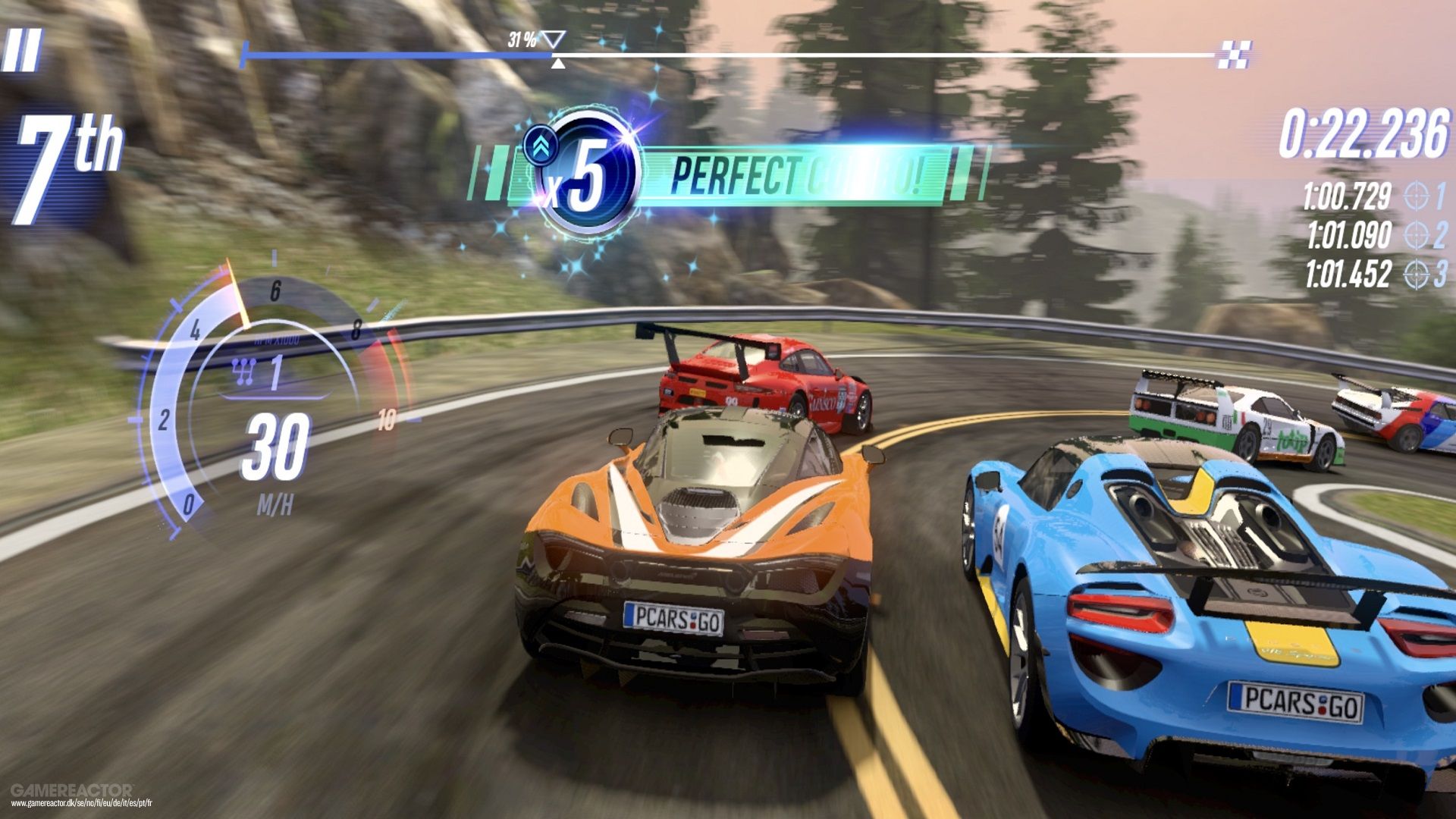Tap the downward triangle under the race progress
This screenshot has width=1456, height=819.
[558, 62]
